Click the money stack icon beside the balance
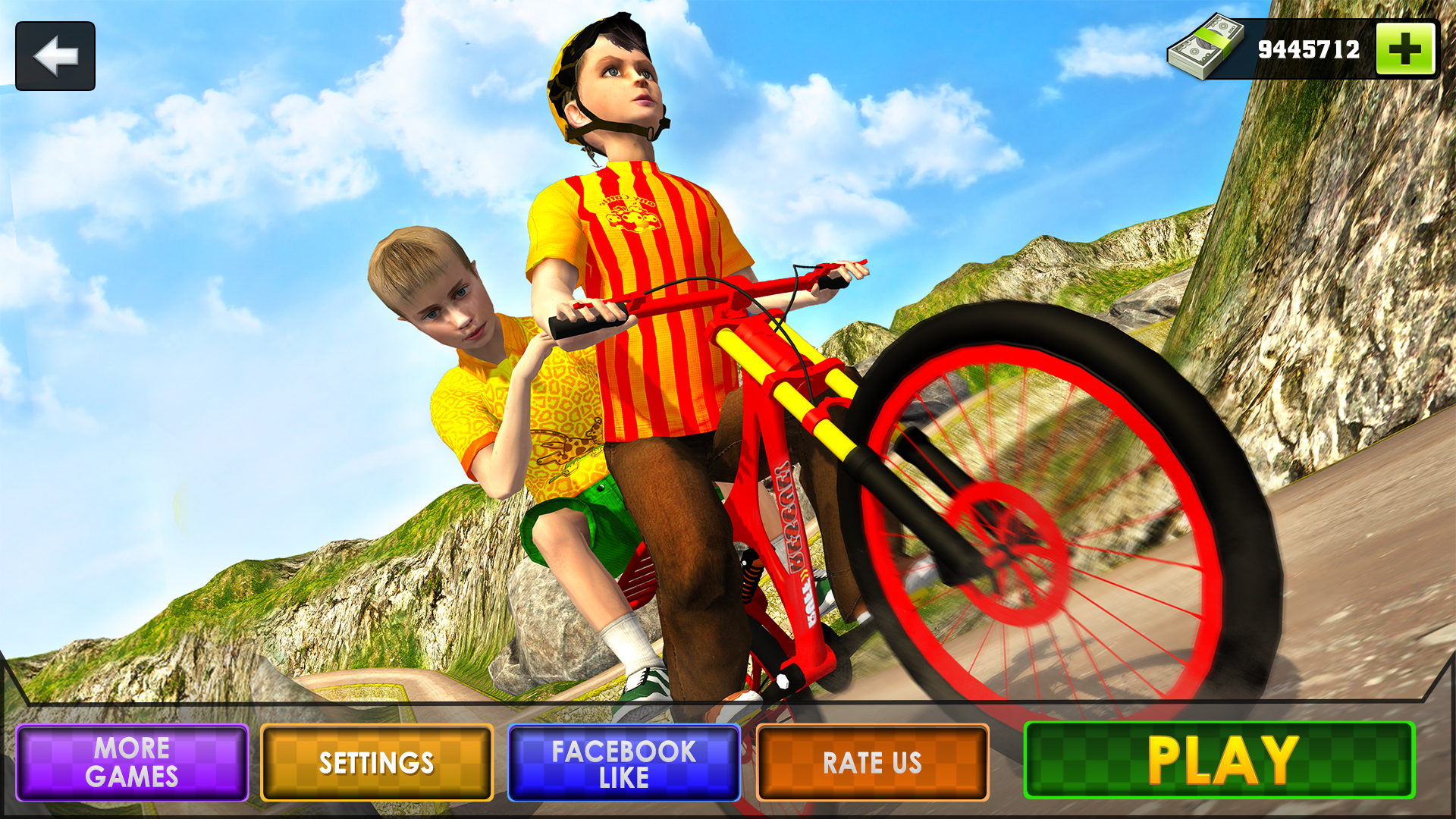Viewport: 1456px width, 819px height. click(1208, 48)
